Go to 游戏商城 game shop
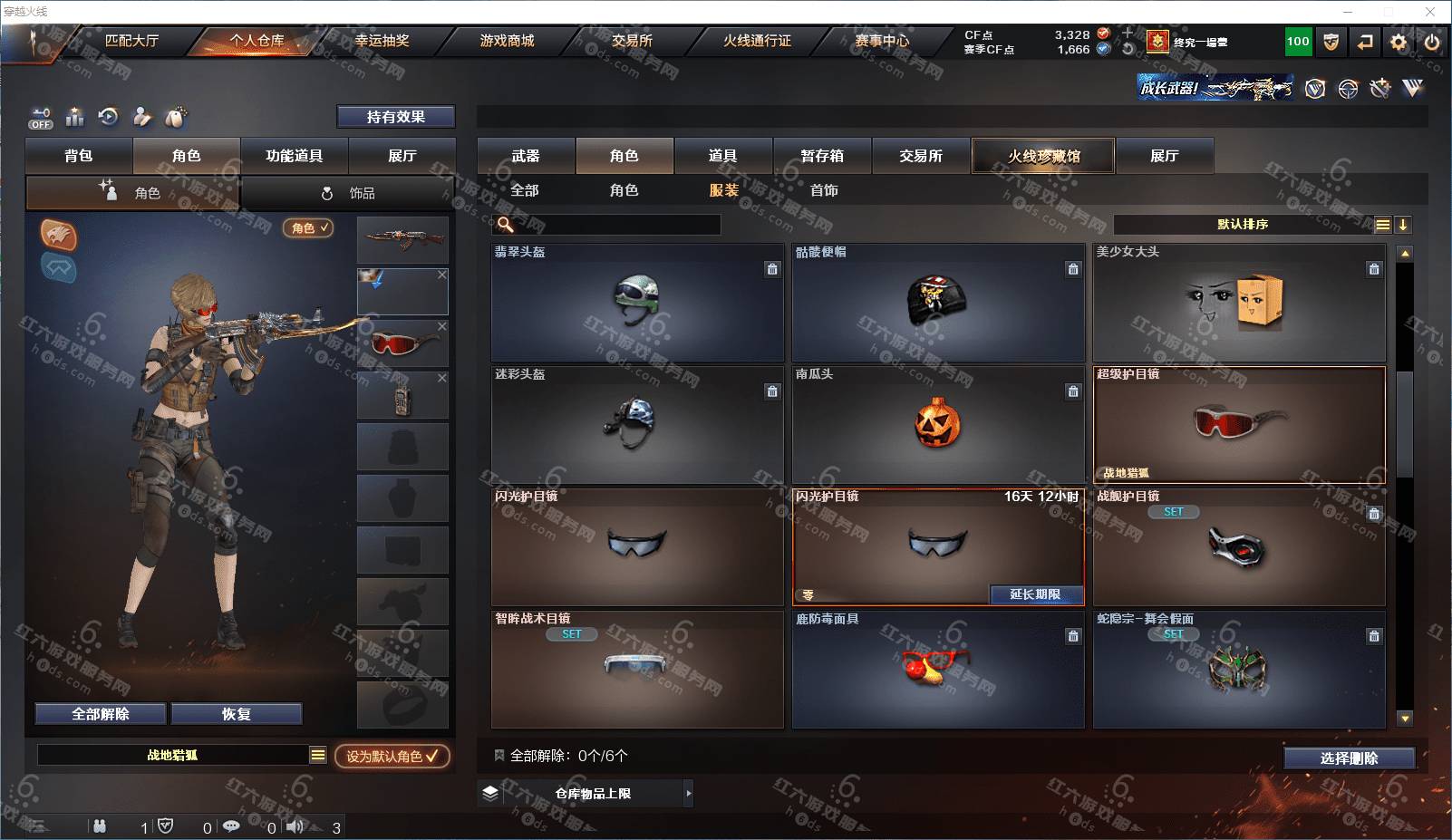This screenshot has height=840, width=1452. coord(507,41)
